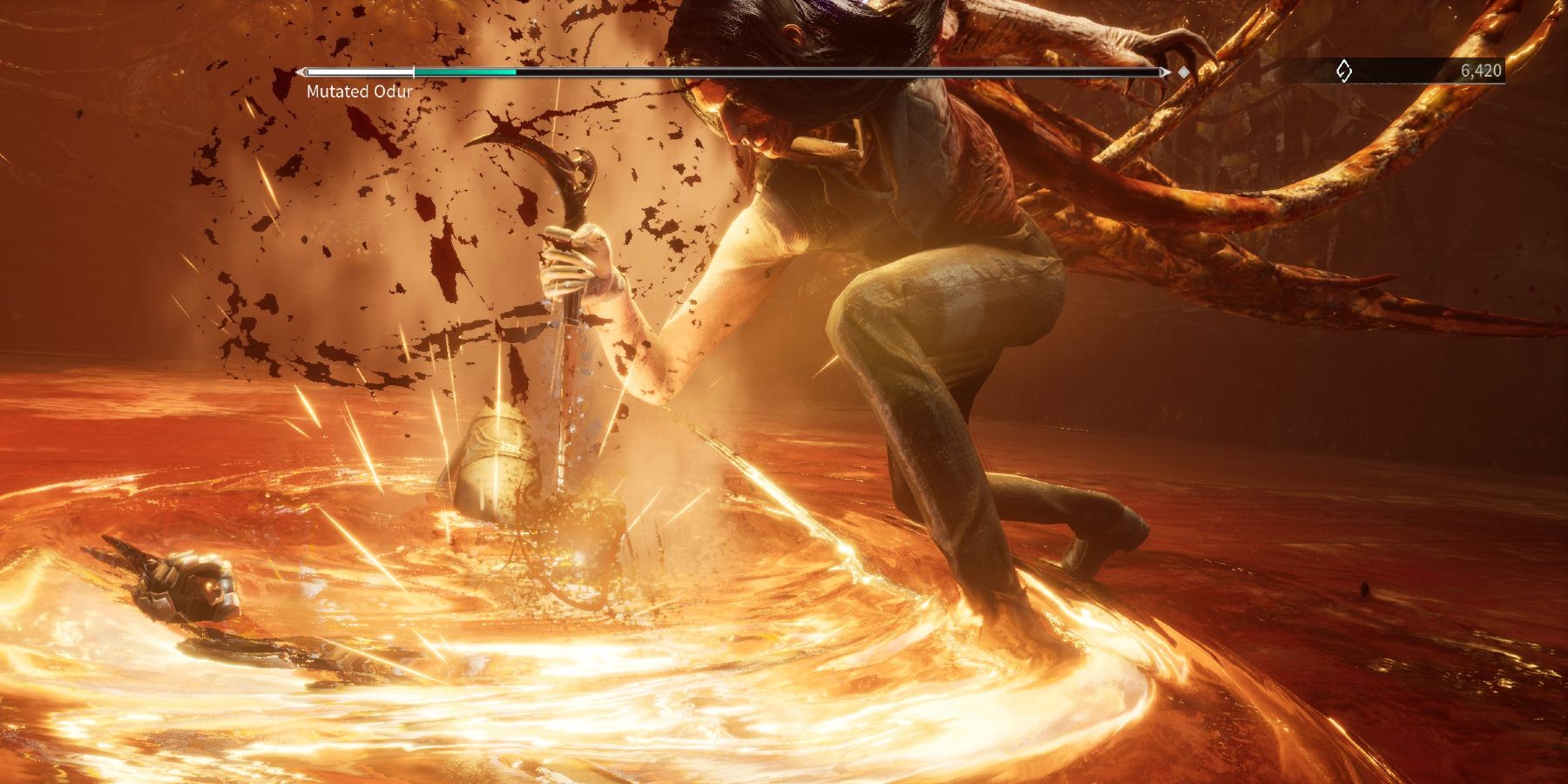Viewport: 1568px width, 784px height.
Task: Click the arrowhead cap on the health bar's left edge
Action: [301, 73]
